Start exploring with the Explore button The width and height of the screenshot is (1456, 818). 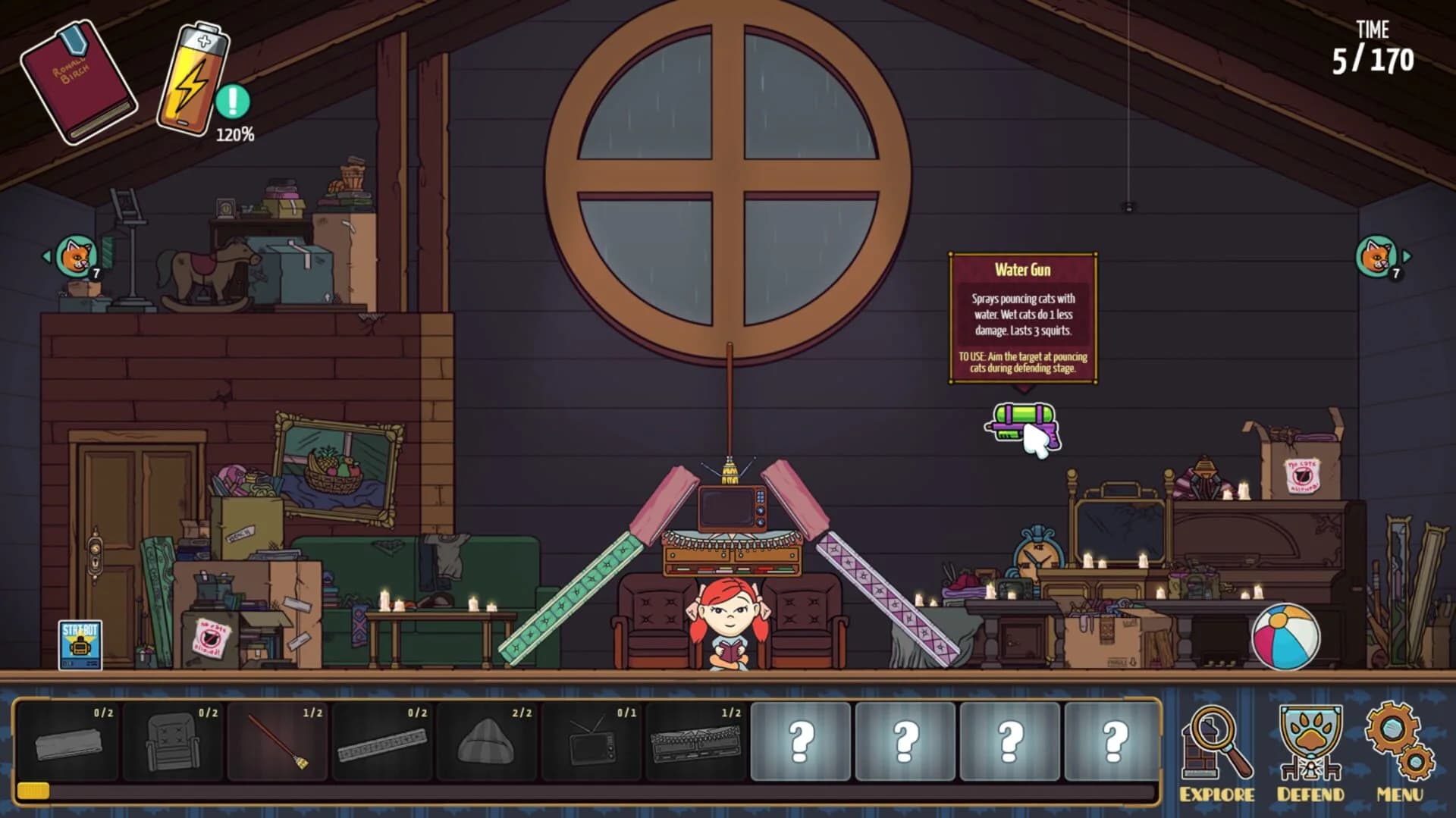[x=1216, y=741]
